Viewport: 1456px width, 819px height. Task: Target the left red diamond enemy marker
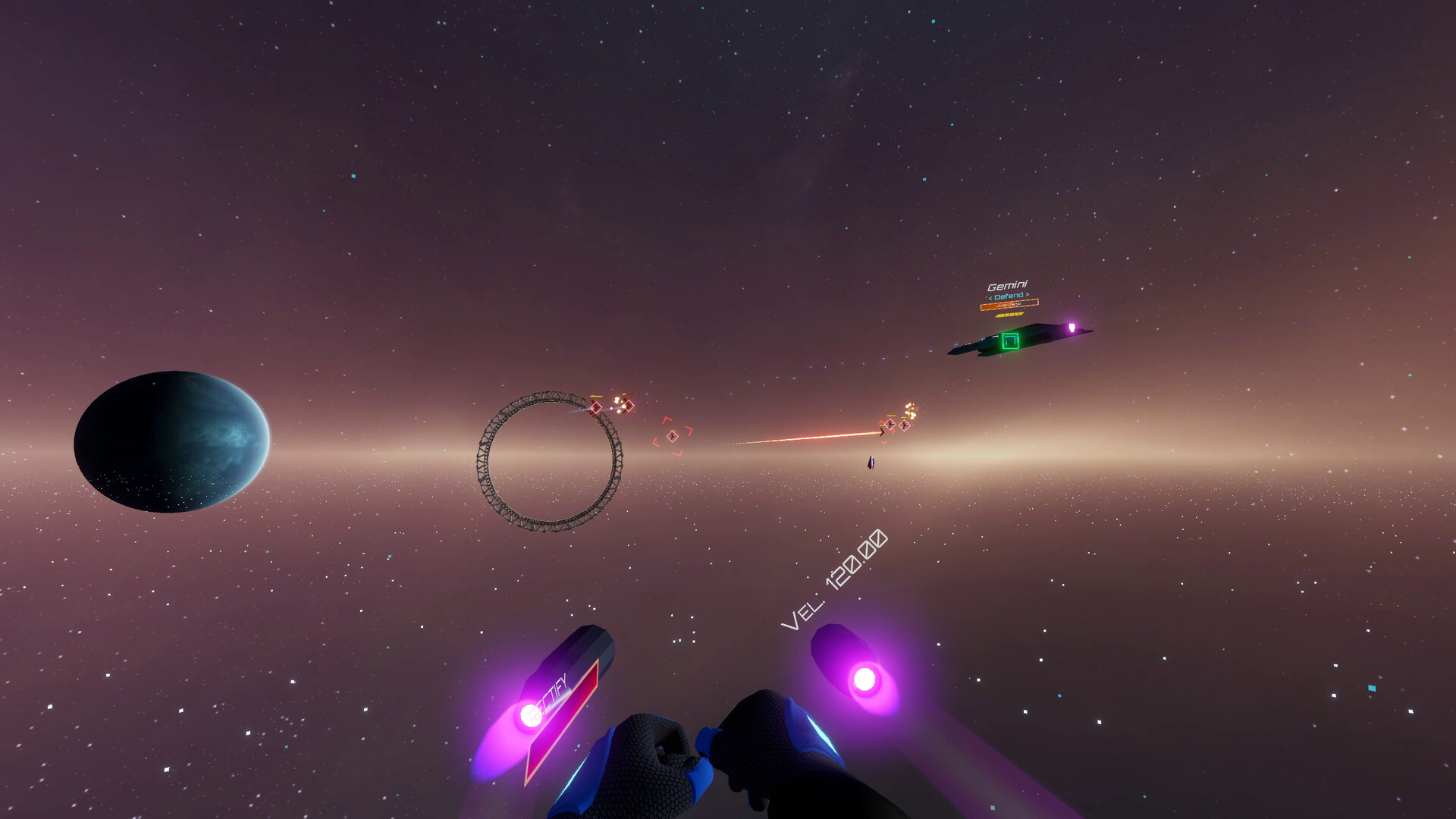coord(596,407)
